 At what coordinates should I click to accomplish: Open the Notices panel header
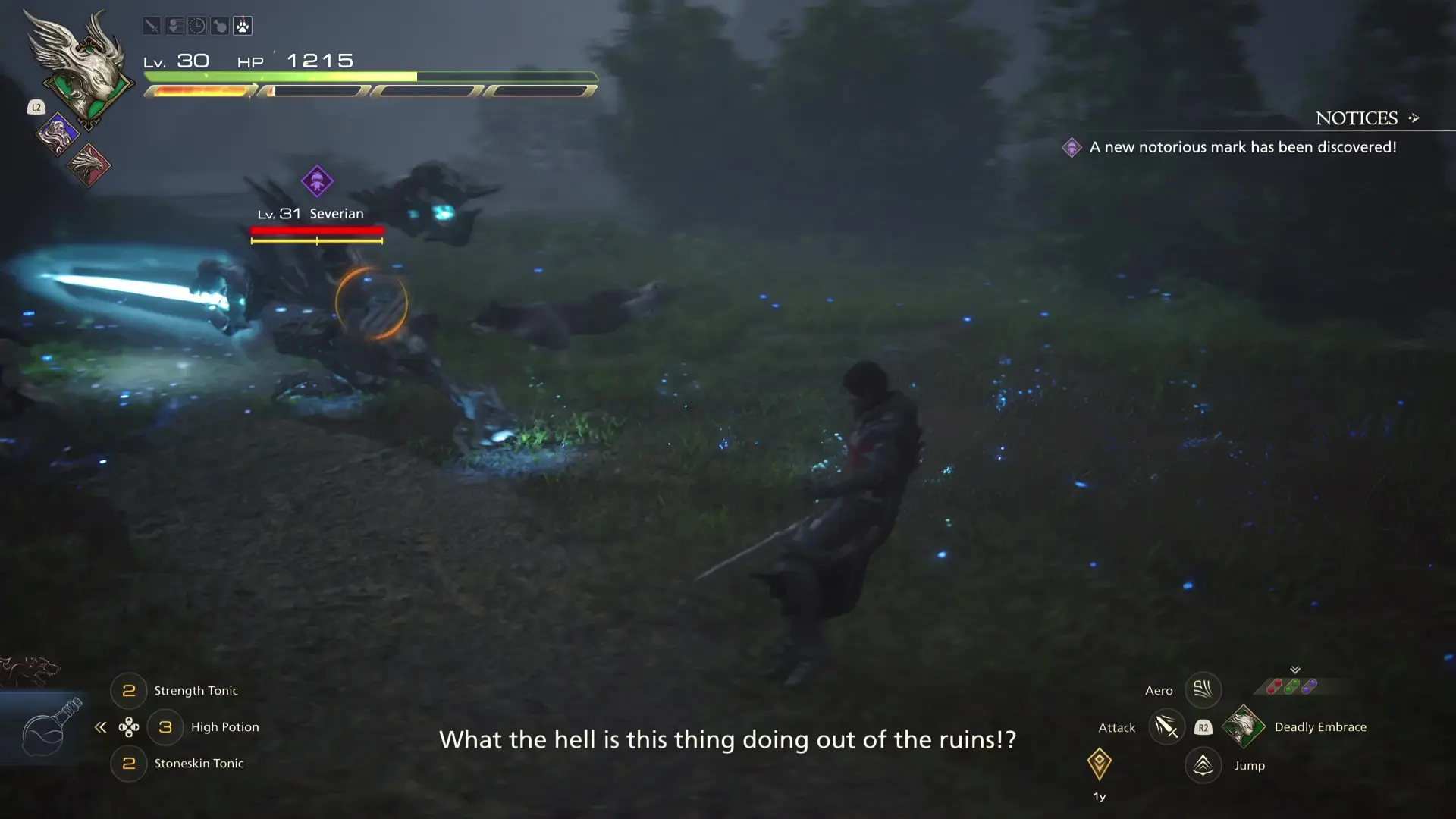tap(1357, 118)
